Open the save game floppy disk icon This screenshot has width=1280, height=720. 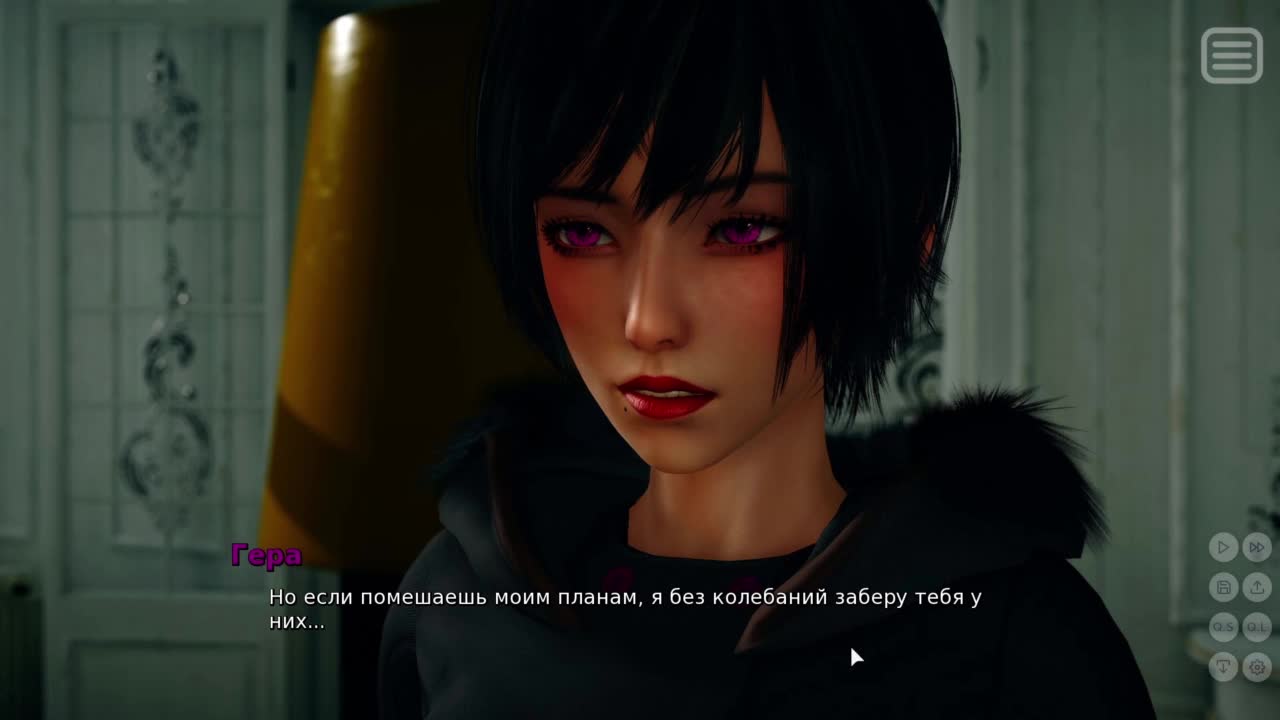coord(1223,587)
